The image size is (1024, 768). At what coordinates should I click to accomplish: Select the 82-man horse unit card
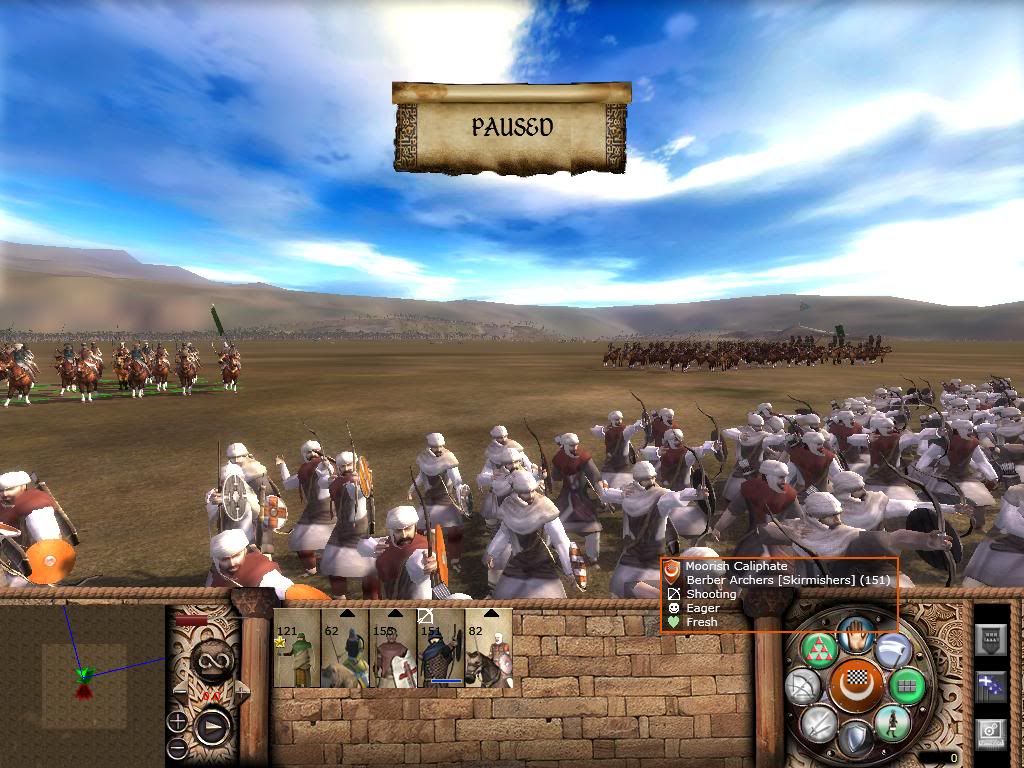[489, 648]
